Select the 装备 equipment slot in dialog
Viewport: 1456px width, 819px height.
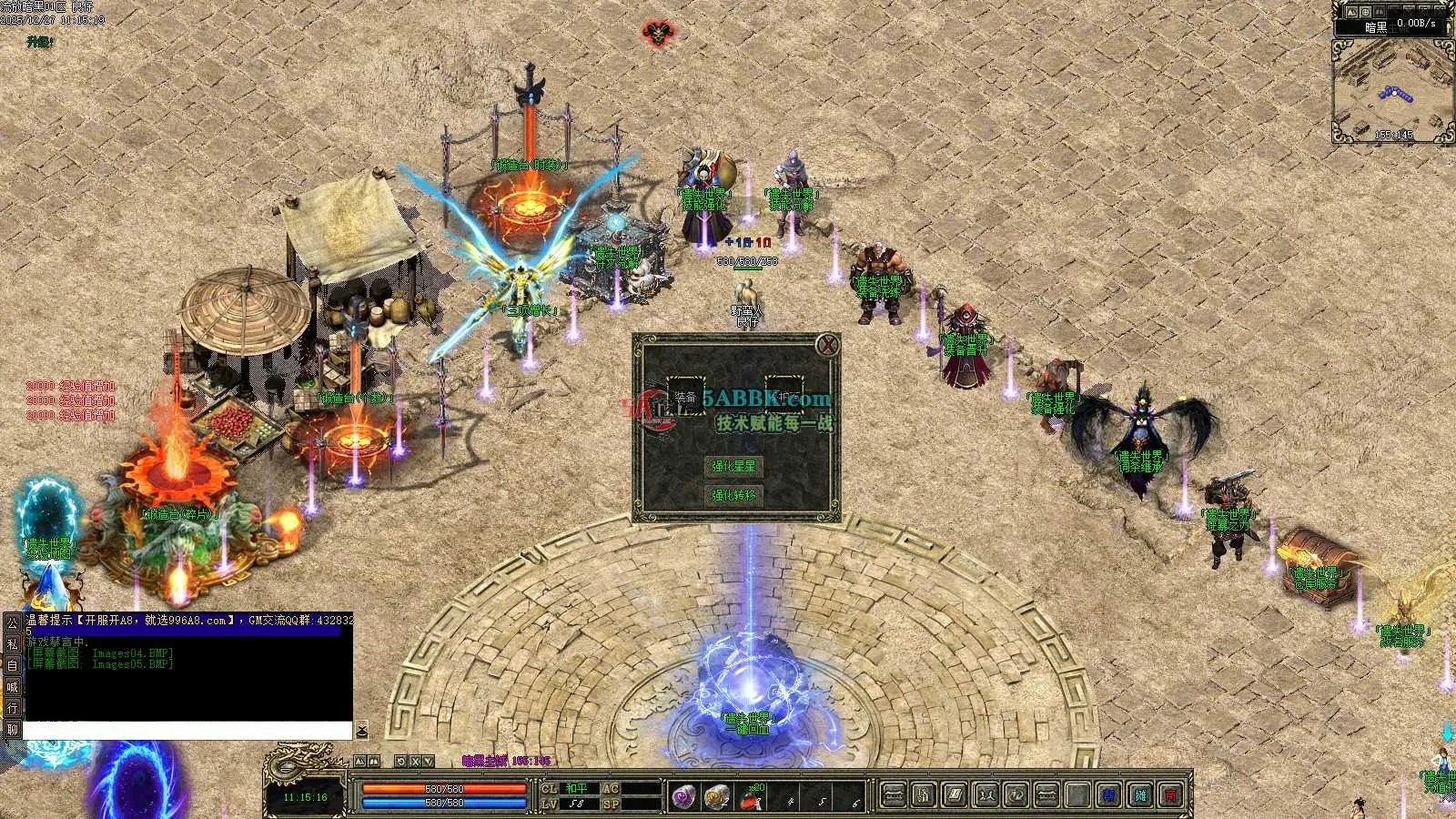(x=686, y=397)
